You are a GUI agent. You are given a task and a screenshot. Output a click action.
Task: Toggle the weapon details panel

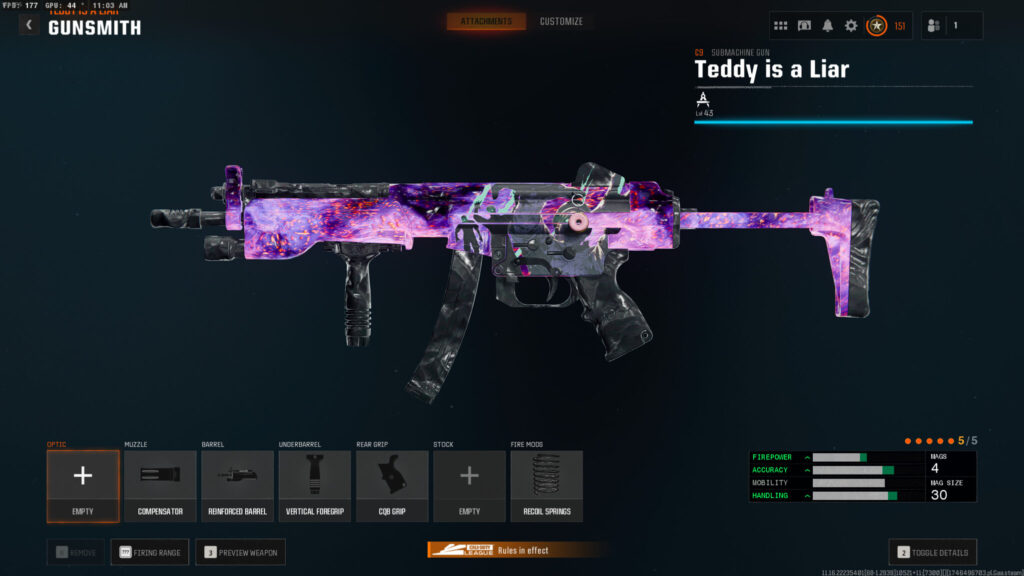point(932,552)
